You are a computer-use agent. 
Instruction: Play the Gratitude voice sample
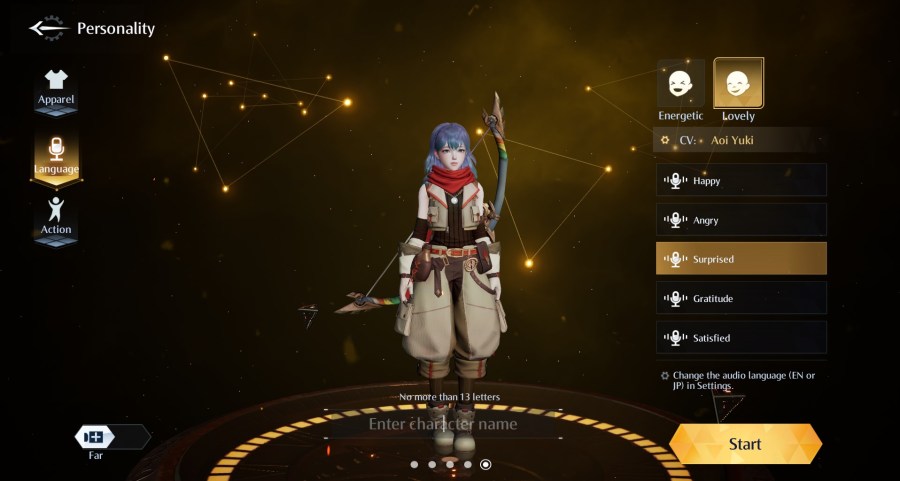point(741,298)
